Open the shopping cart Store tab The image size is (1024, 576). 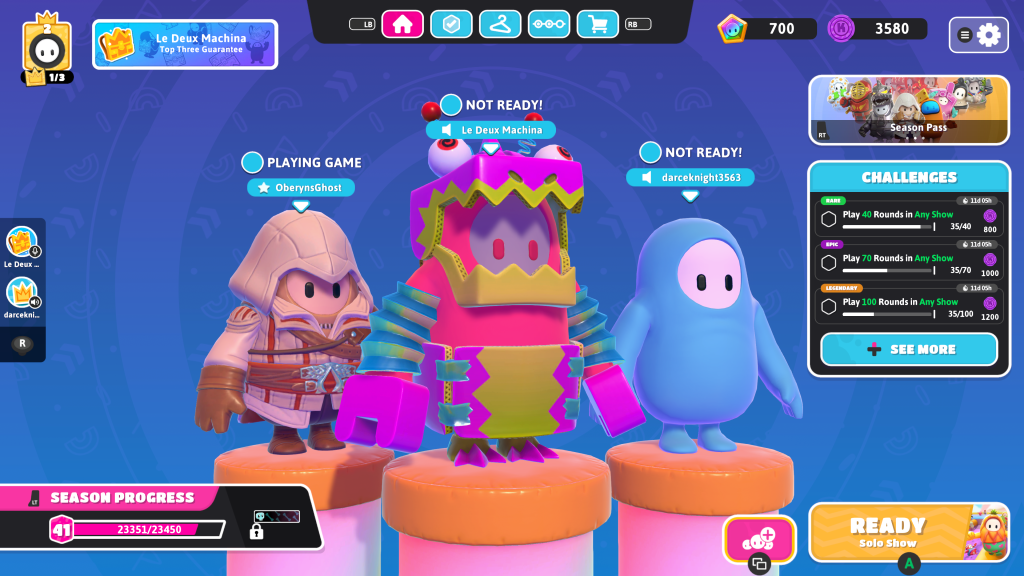(597, 24)
